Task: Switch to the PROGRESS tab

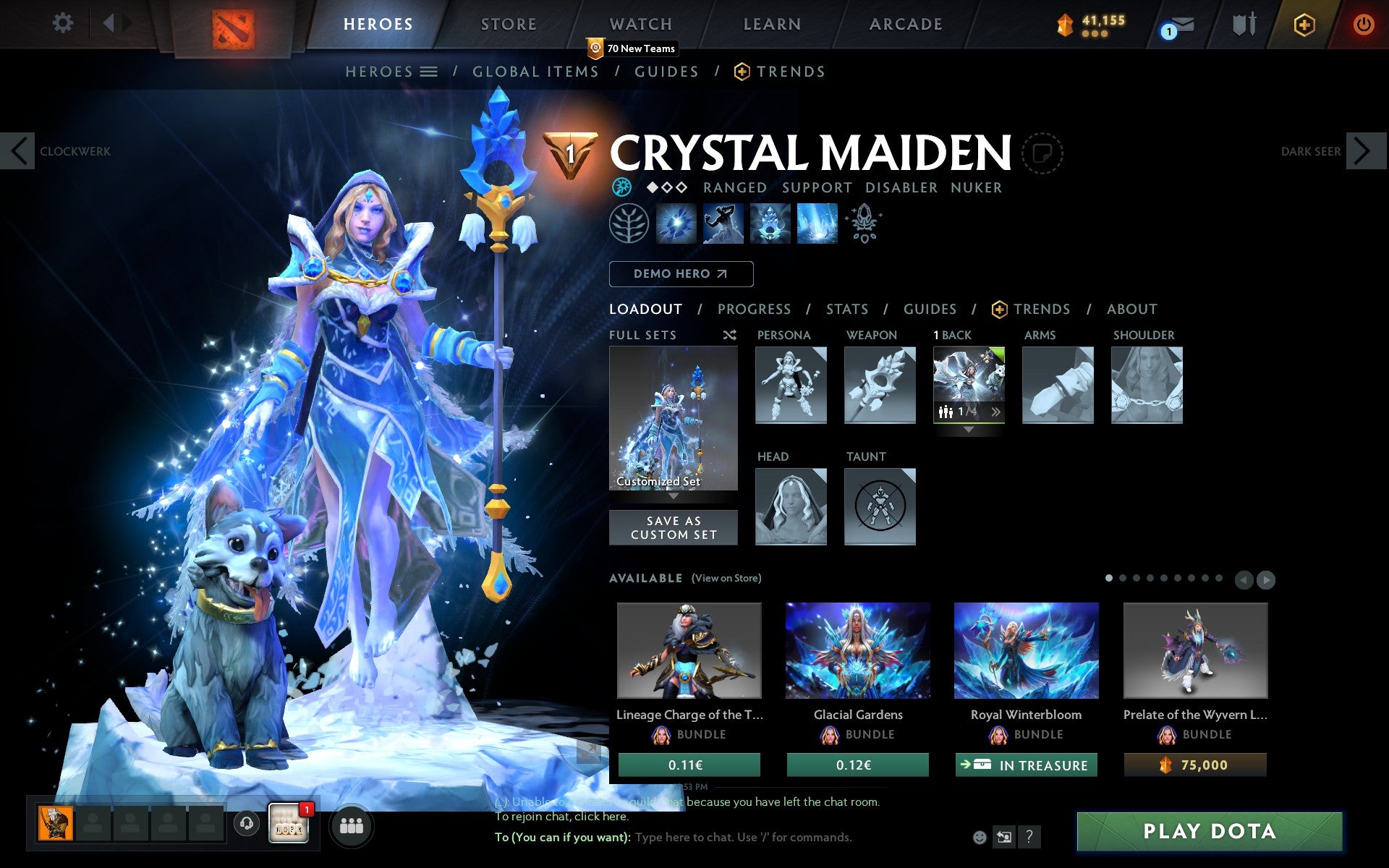Action: (x=753, y=309)
